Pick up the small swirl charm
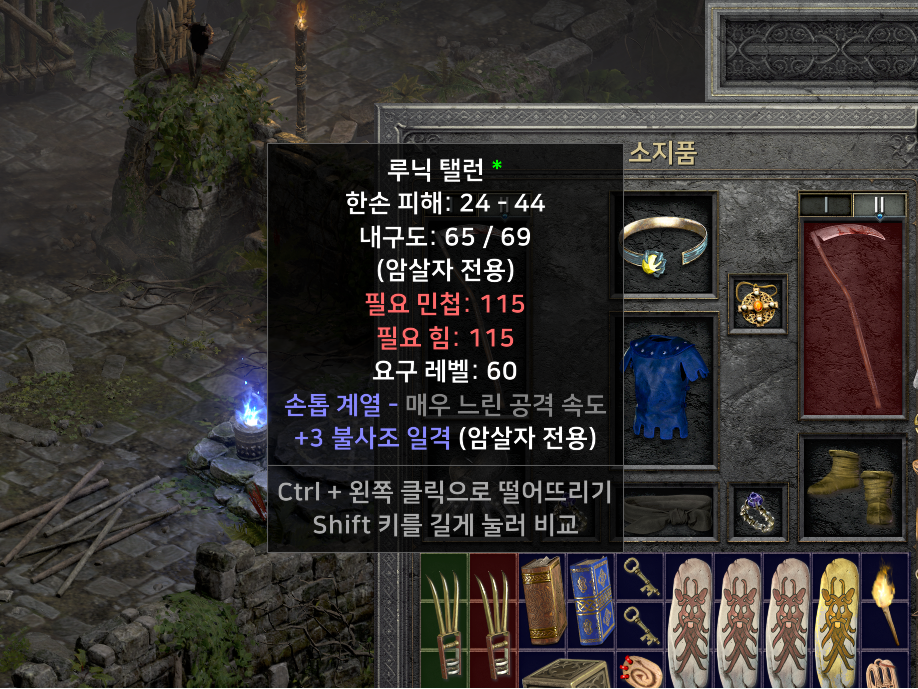This screenshot has height=689, width=918. coord(640,669)
